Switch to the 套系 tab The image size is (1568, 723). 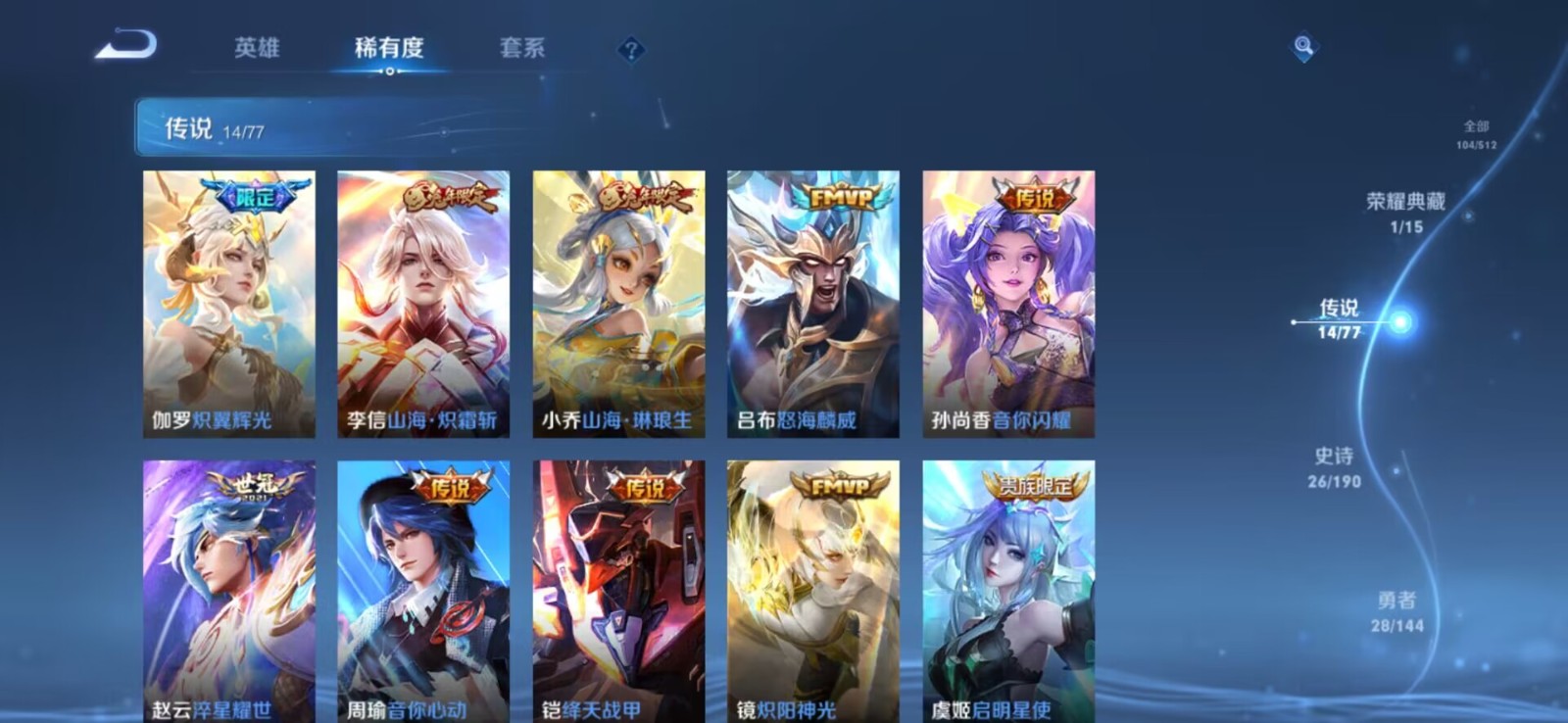click(523, 48)
